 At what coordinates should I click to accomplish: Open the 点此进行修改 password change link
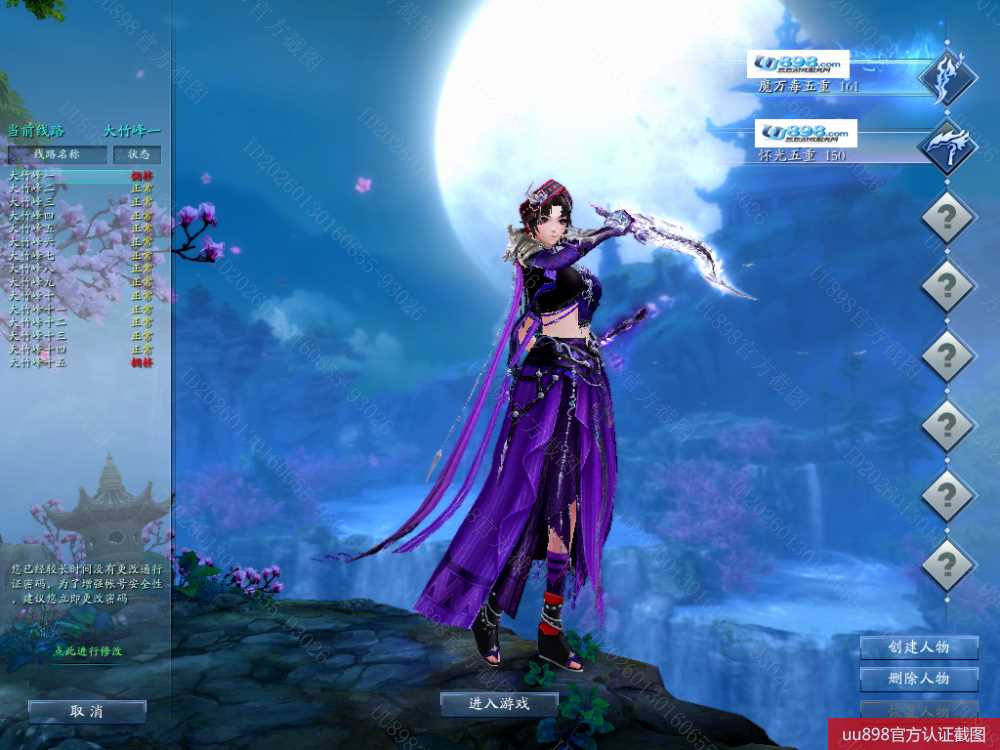click(x=87, y=651)
